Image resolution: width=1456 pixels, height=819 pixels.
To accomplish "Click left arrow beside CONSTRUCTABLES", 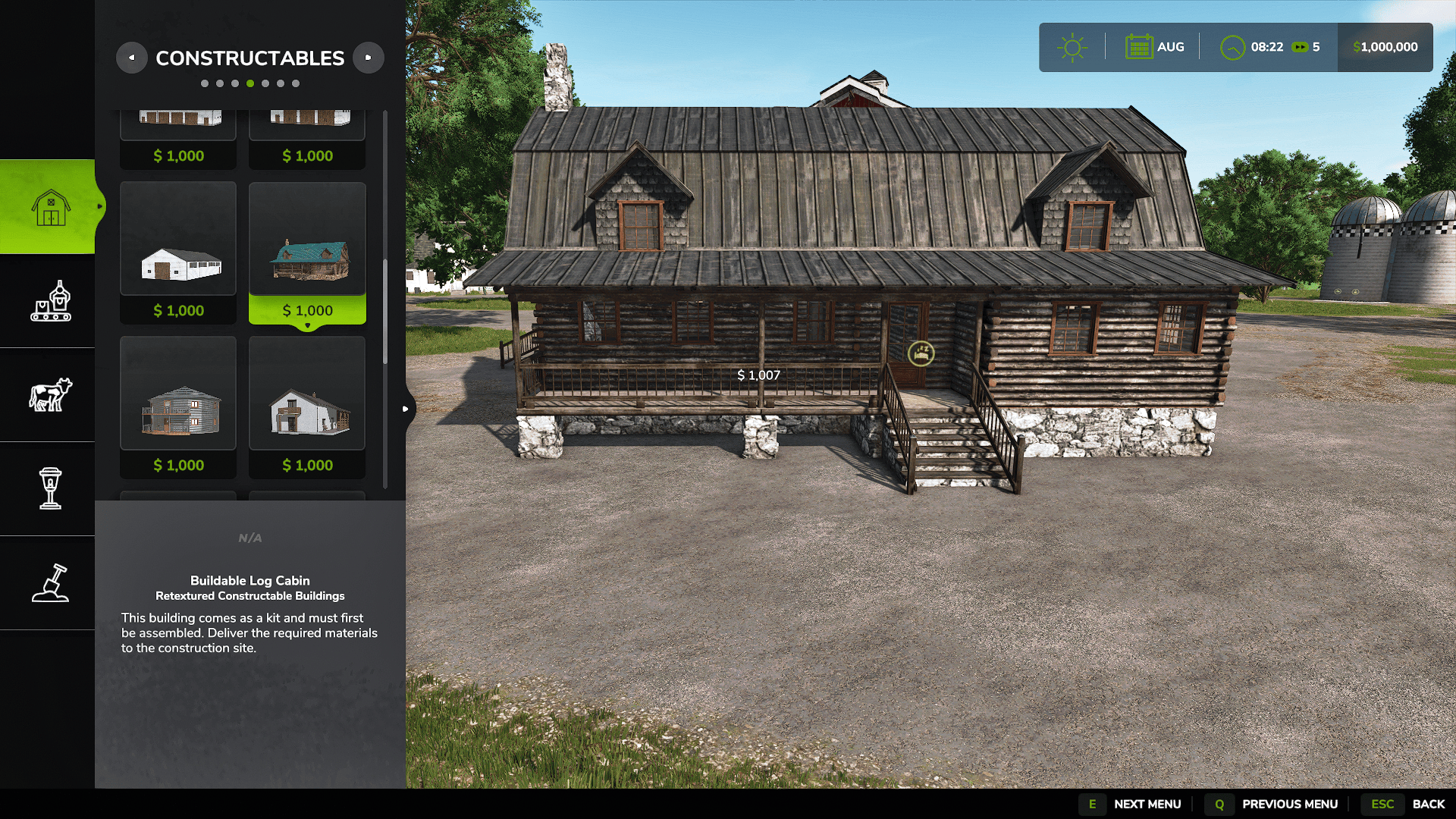I will (x=132, y=58).
